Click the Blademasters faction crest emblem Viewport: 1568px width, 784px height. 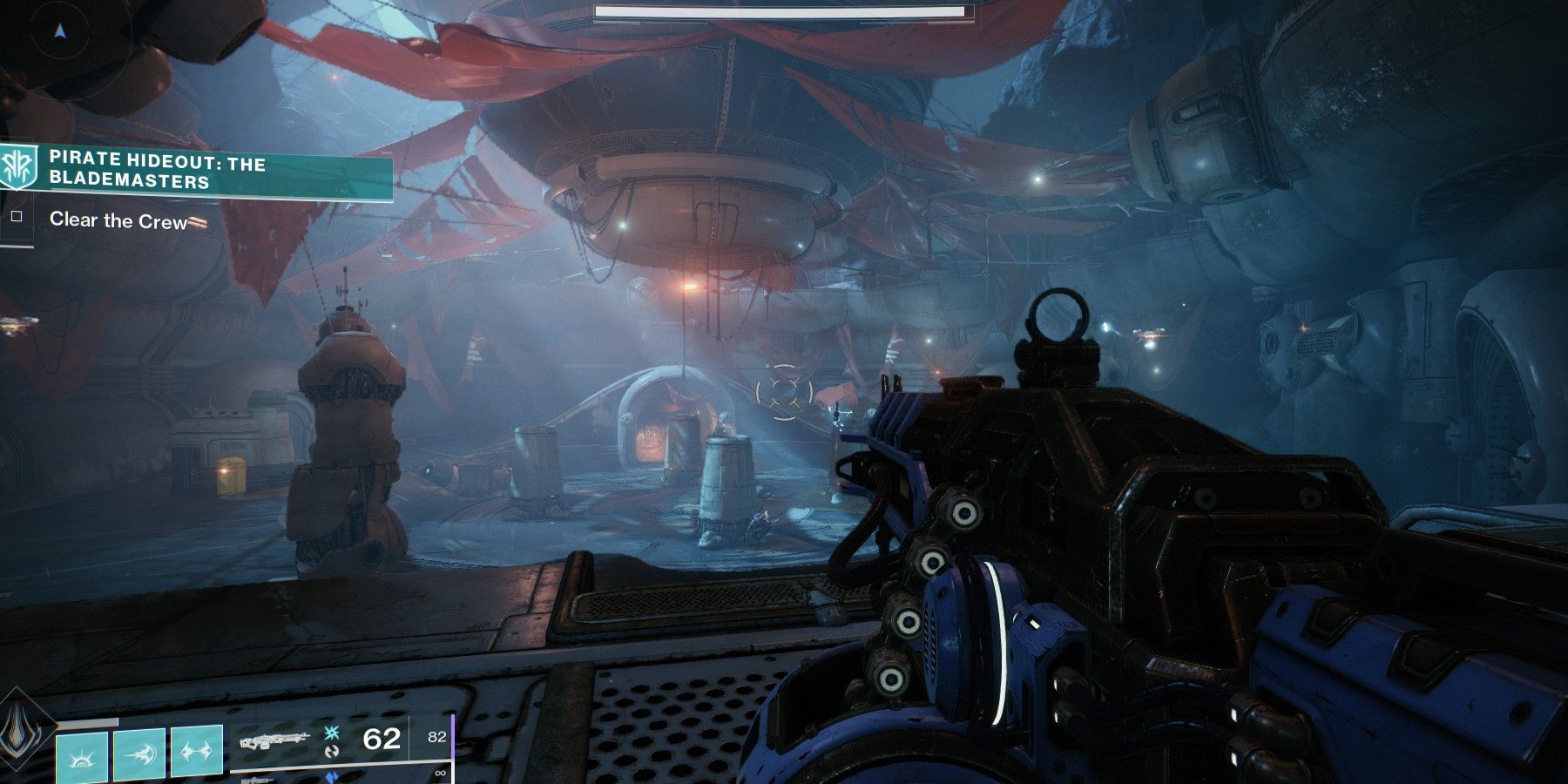click(x=20, y=167)
